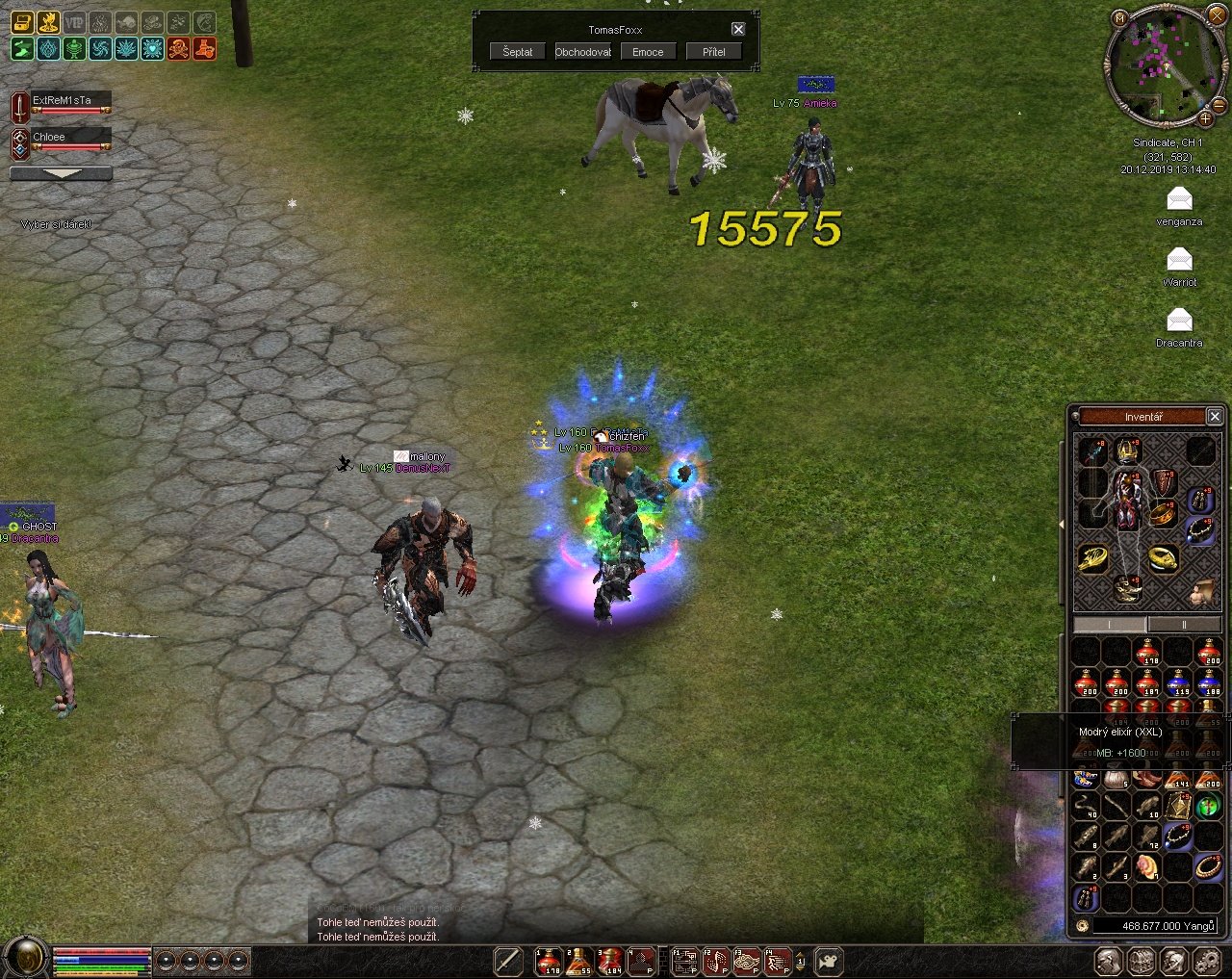Click the minimap
1232x979 pixels.
[x=1160, y=65]
